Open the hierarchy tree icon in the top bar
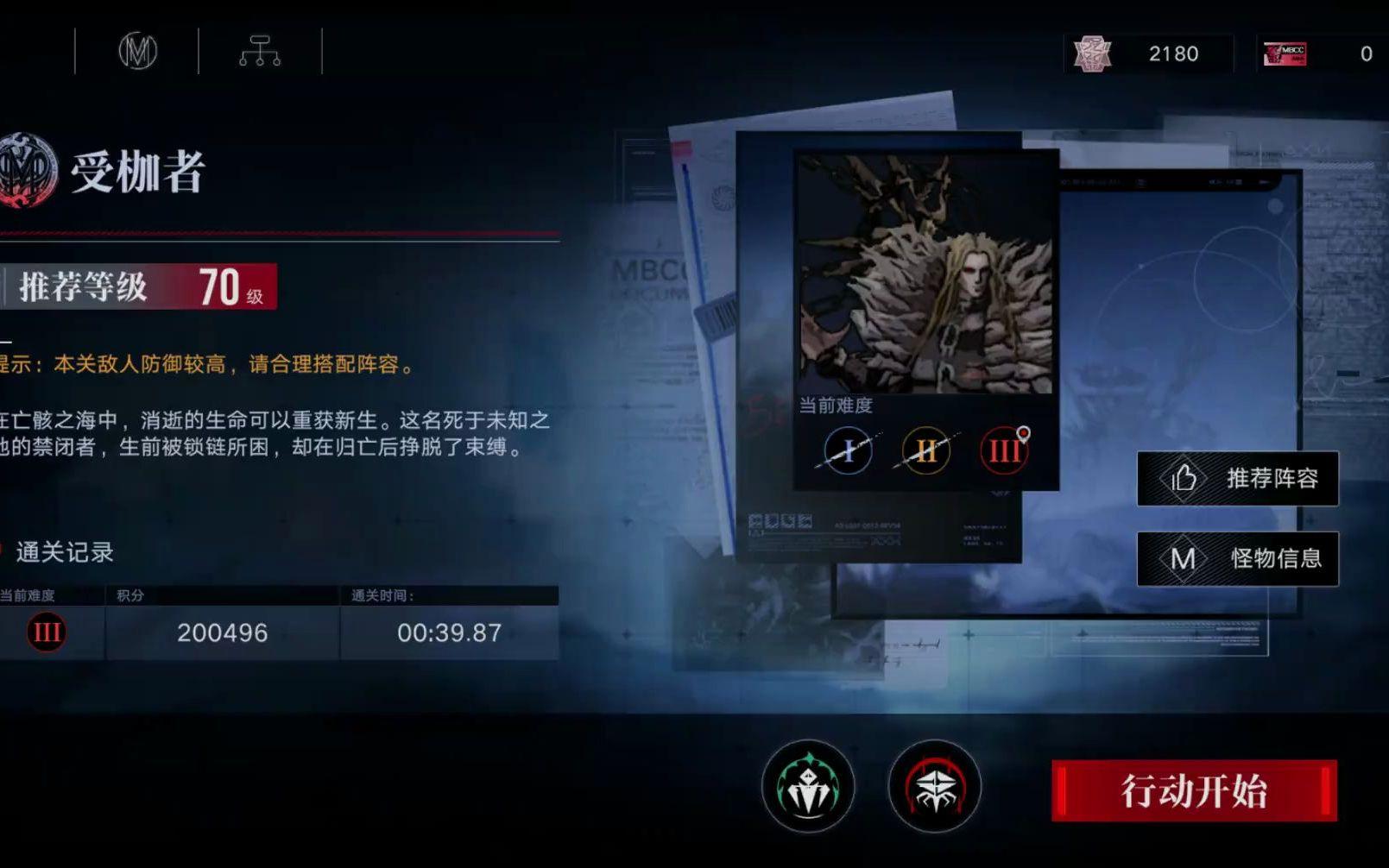This screenshot has height=868, width=1389. pyautogui.click(x=259, y=52)
